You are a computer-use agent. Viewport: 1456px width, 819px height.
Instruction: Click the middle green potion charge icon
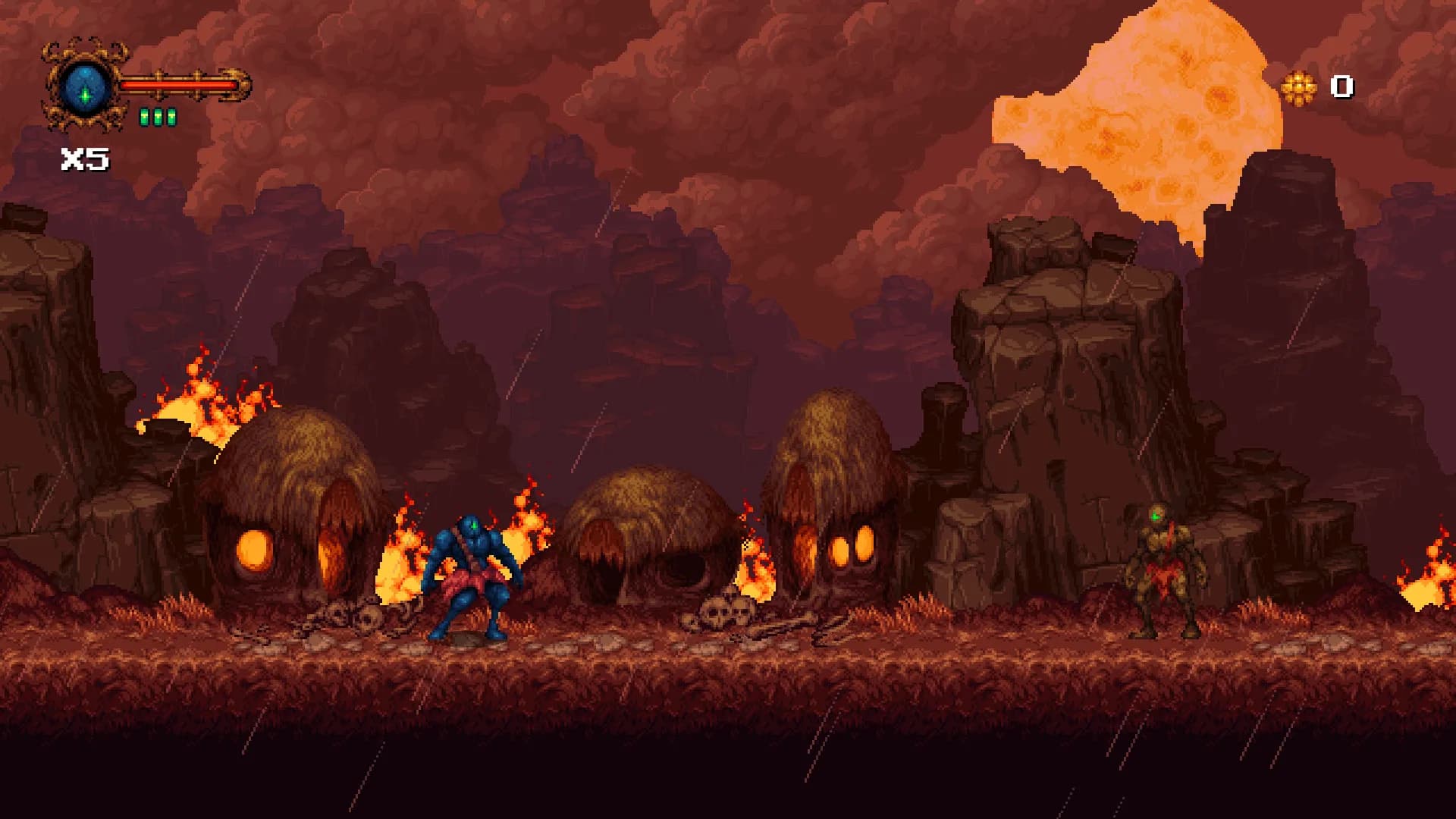pyautogui.click(x=157, y=116)
